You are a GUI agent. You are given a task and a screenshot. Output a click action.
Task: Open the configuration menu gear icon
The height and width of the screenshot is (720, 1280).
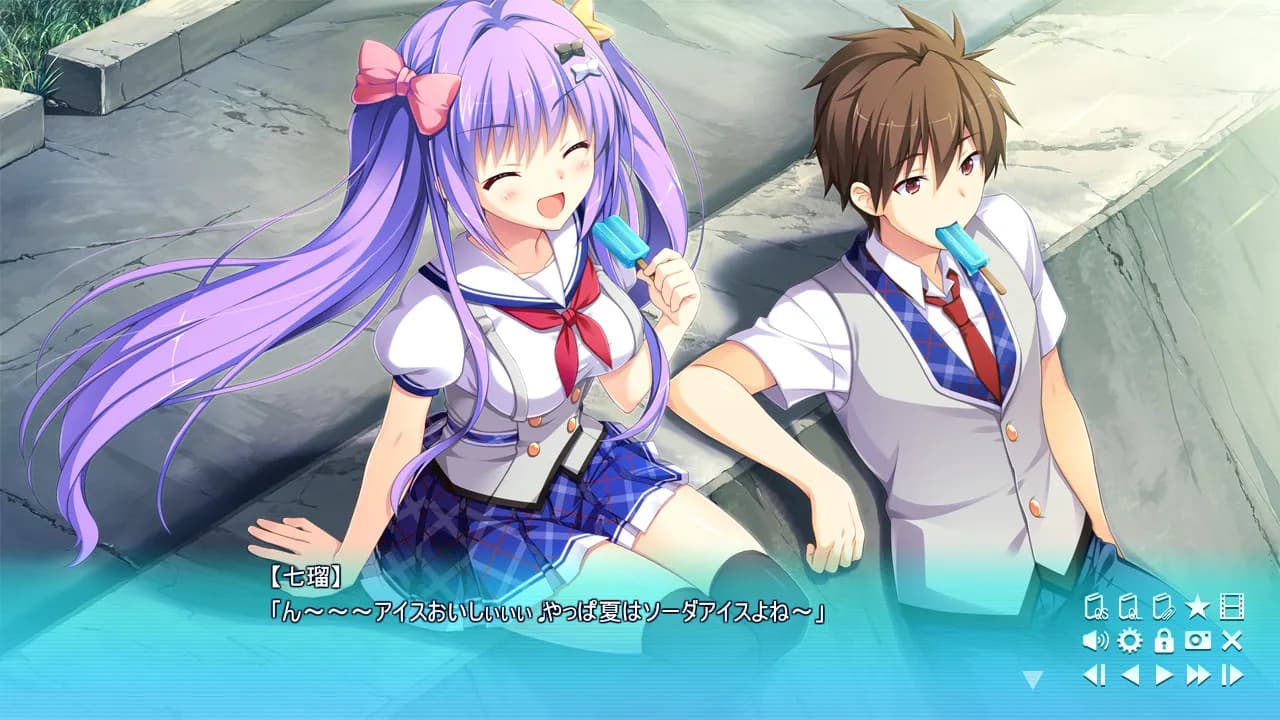coord(1128,640)
